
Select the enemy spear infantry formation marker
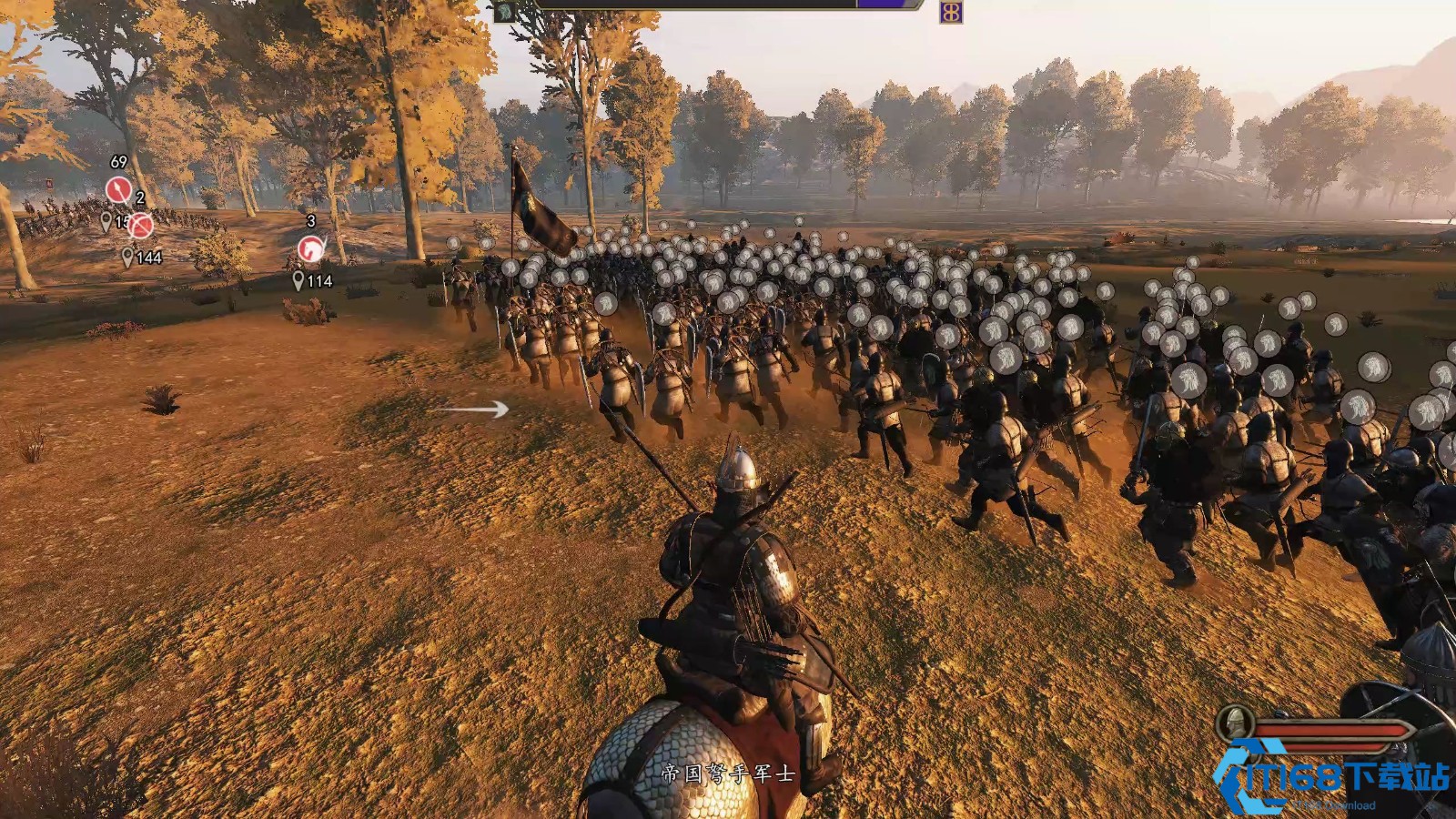point(118,189)
